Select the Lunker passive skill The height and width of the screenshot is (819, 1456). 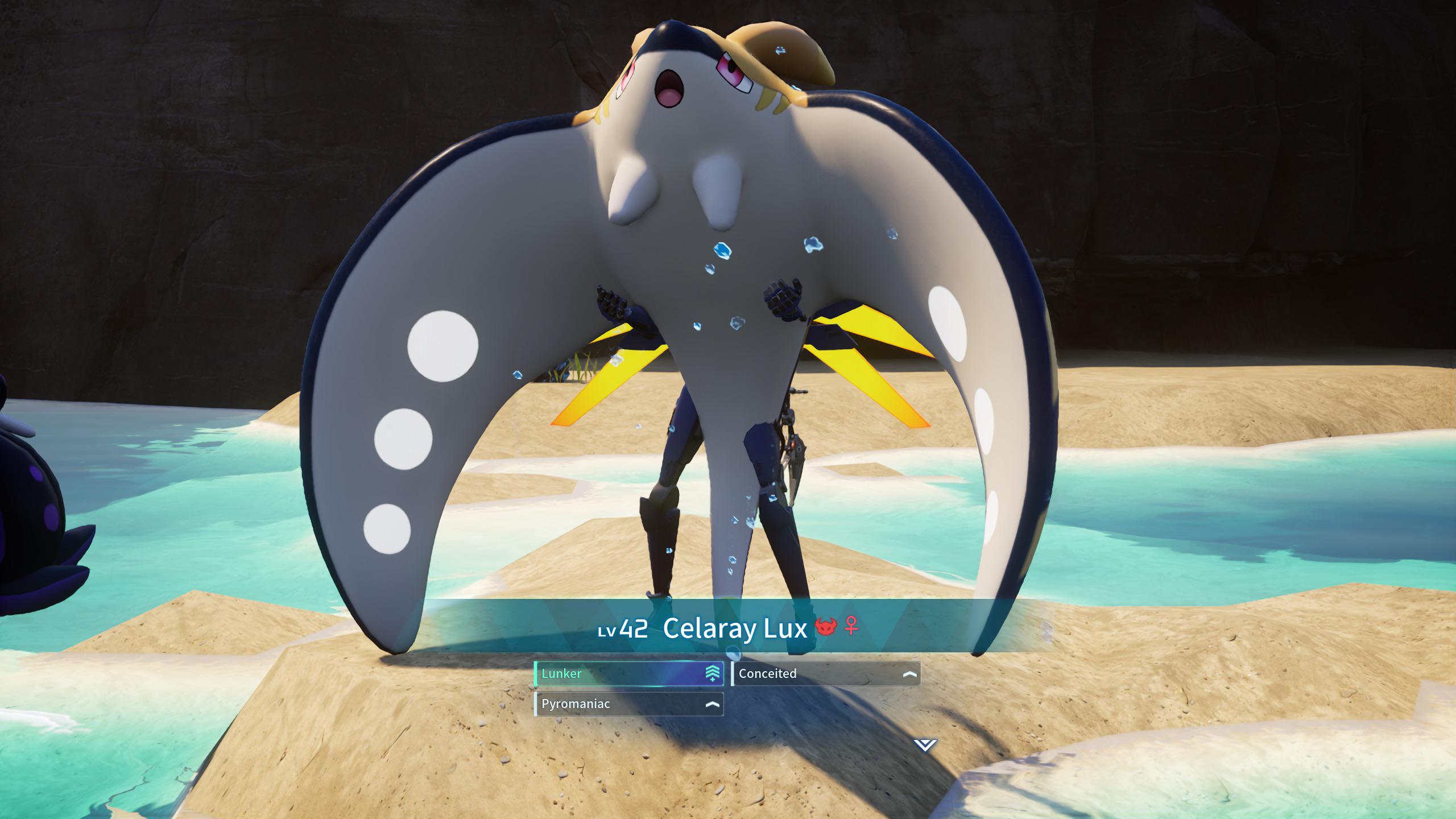point(628,674)
